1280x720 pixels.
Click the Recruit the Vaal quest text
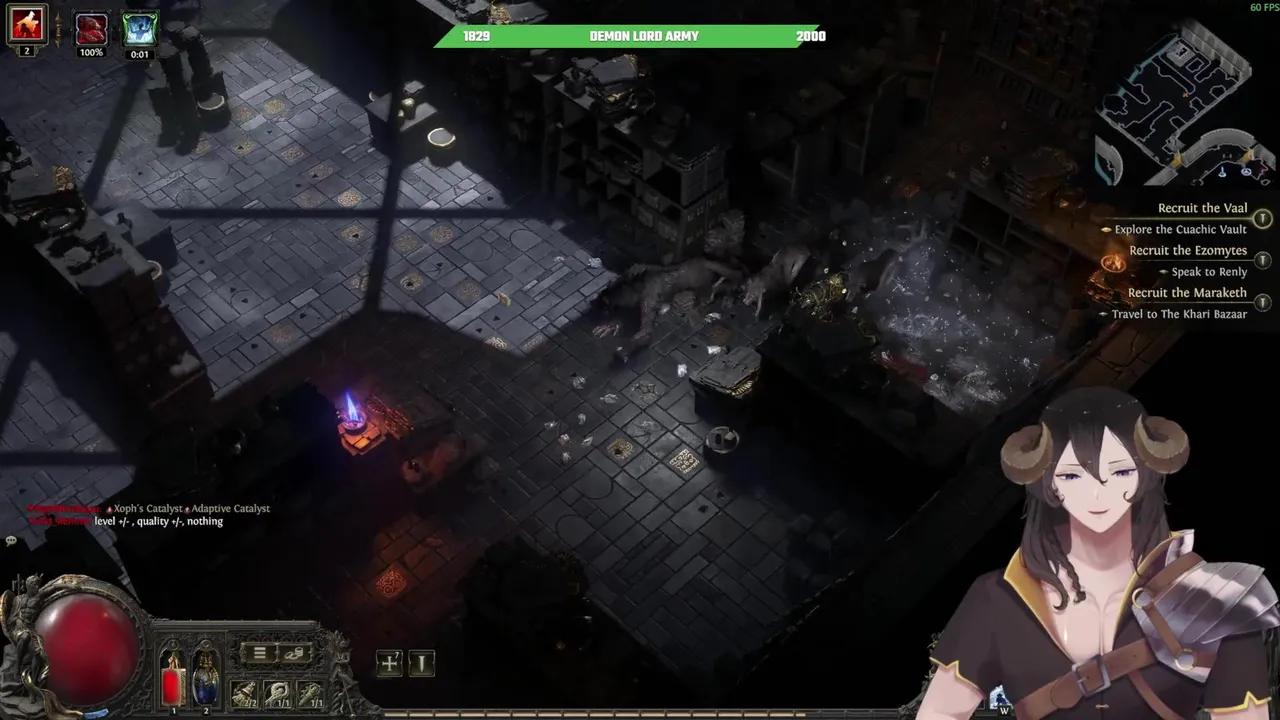click(1201, 208)
